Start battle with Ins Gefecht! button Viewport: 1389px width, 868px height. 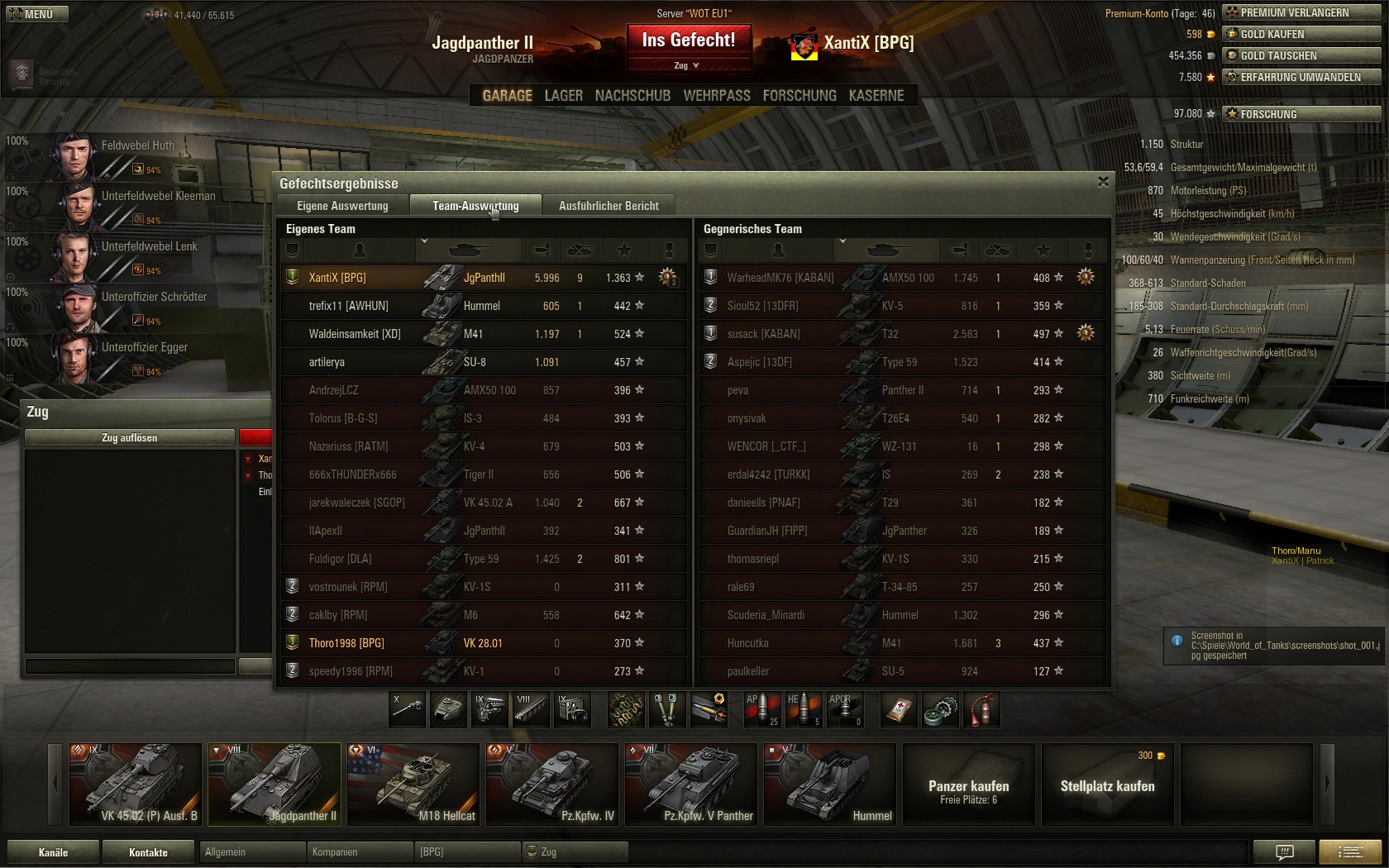click(x=688, y=41)
